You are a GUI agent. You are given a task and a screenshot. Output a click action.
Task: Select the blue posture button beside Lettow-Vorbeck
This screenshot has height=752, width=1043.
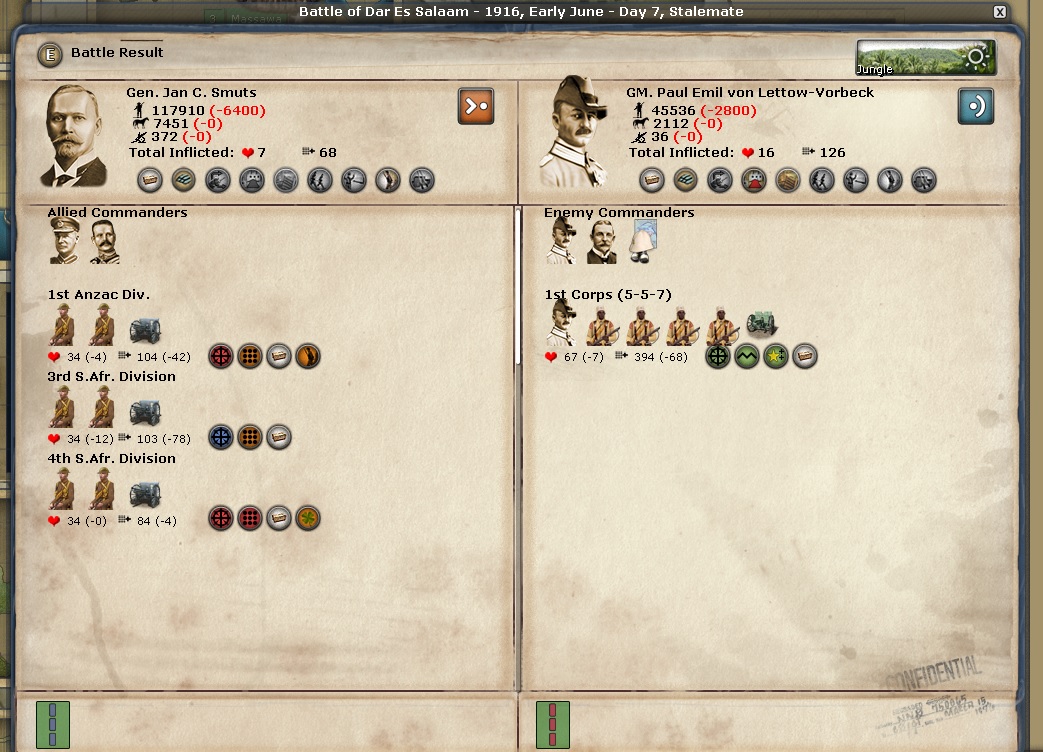(975, 106)
